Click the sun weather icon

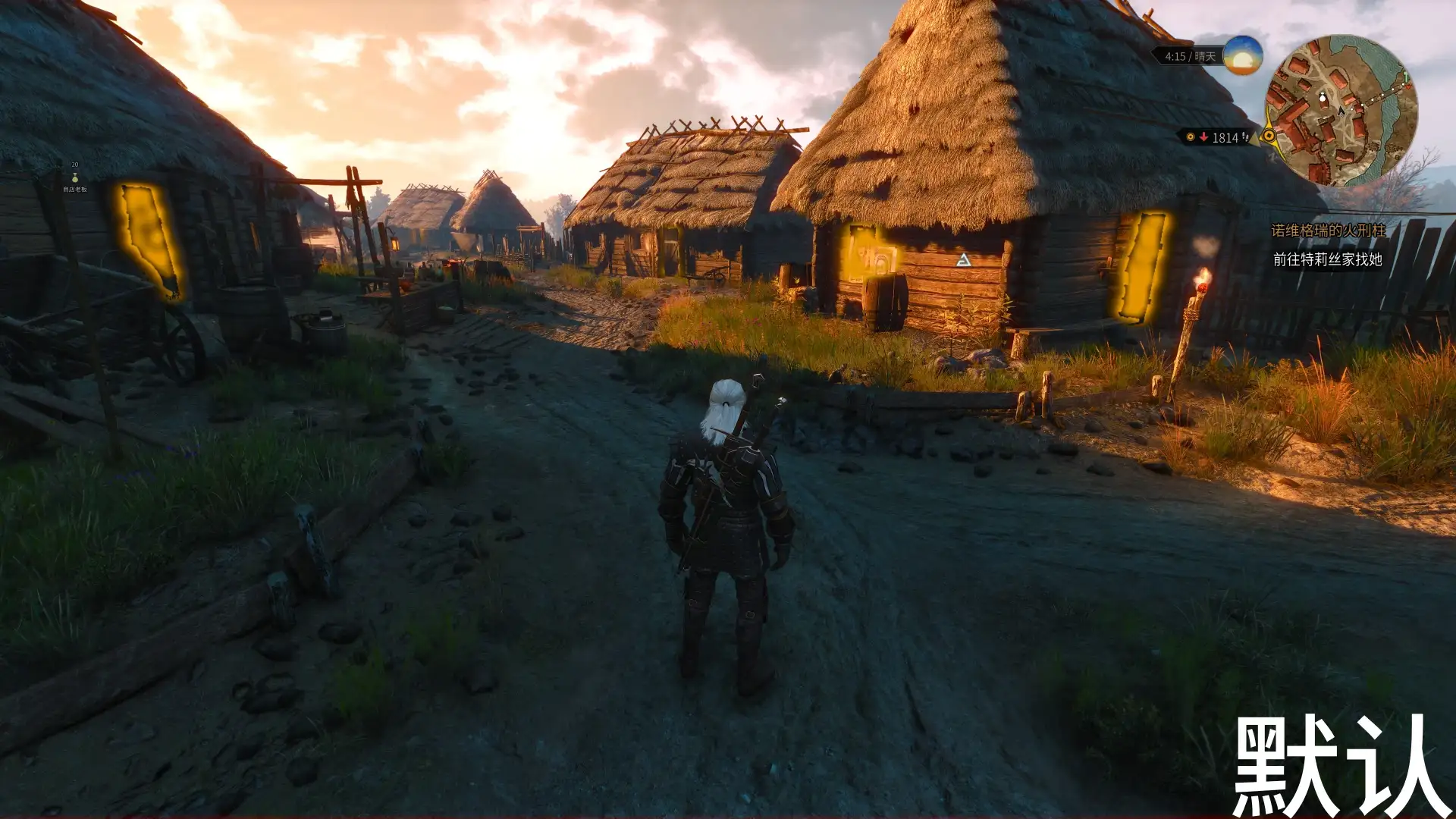pyautogui.click(x=1242, y=55)
